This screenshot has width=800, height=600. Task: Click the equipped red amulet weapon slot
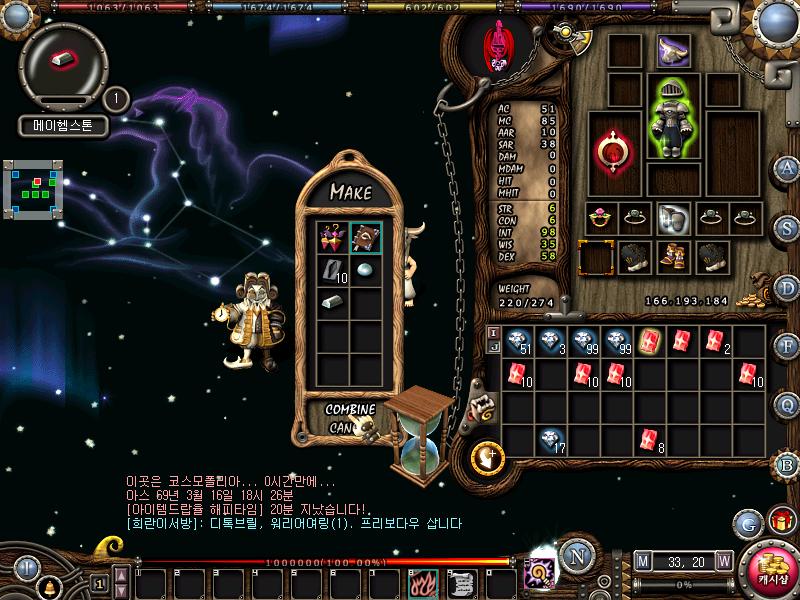tap(611, 150)
